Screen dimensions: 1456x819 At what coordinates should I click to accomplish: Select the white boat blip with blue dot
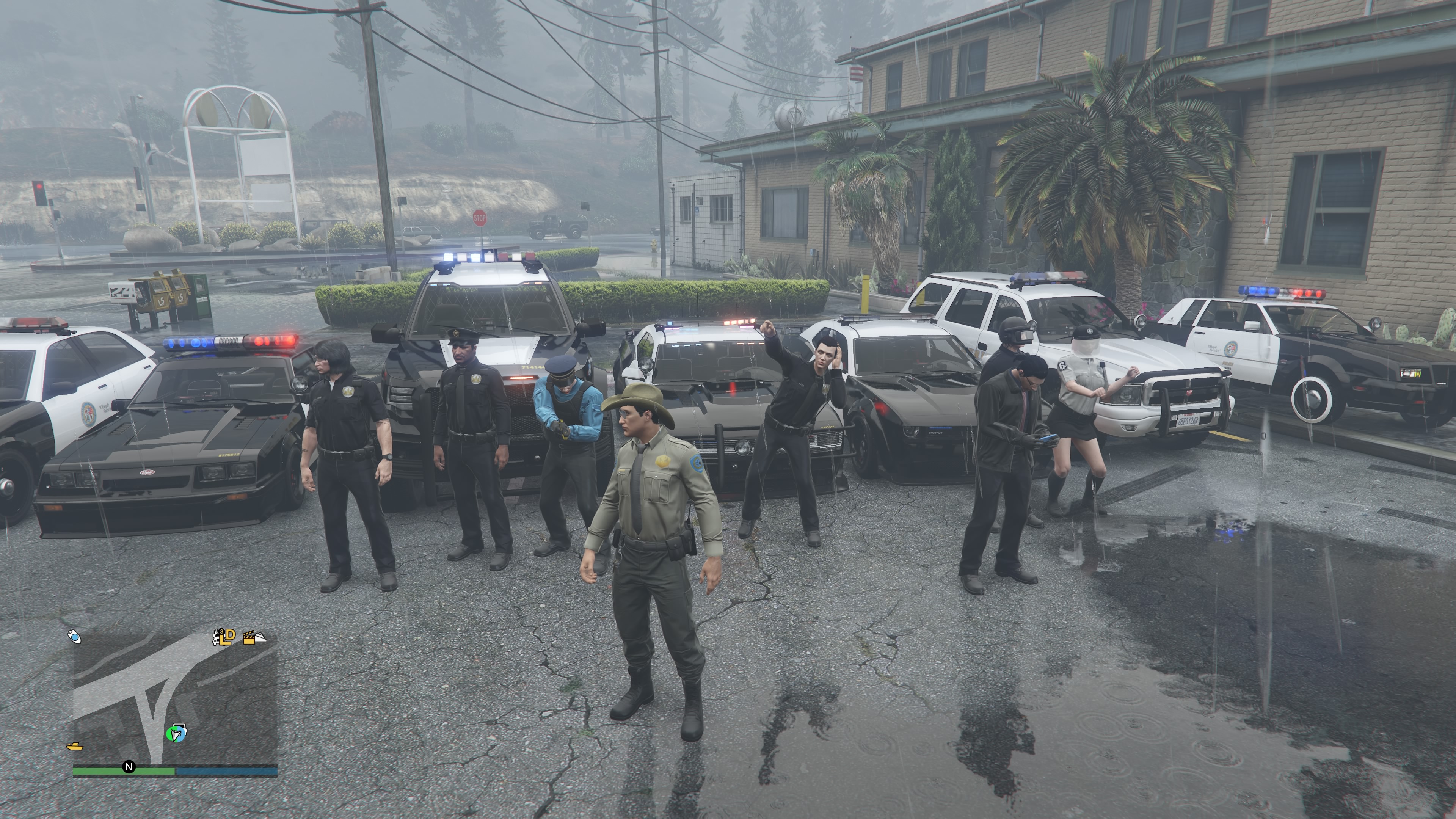75,637
